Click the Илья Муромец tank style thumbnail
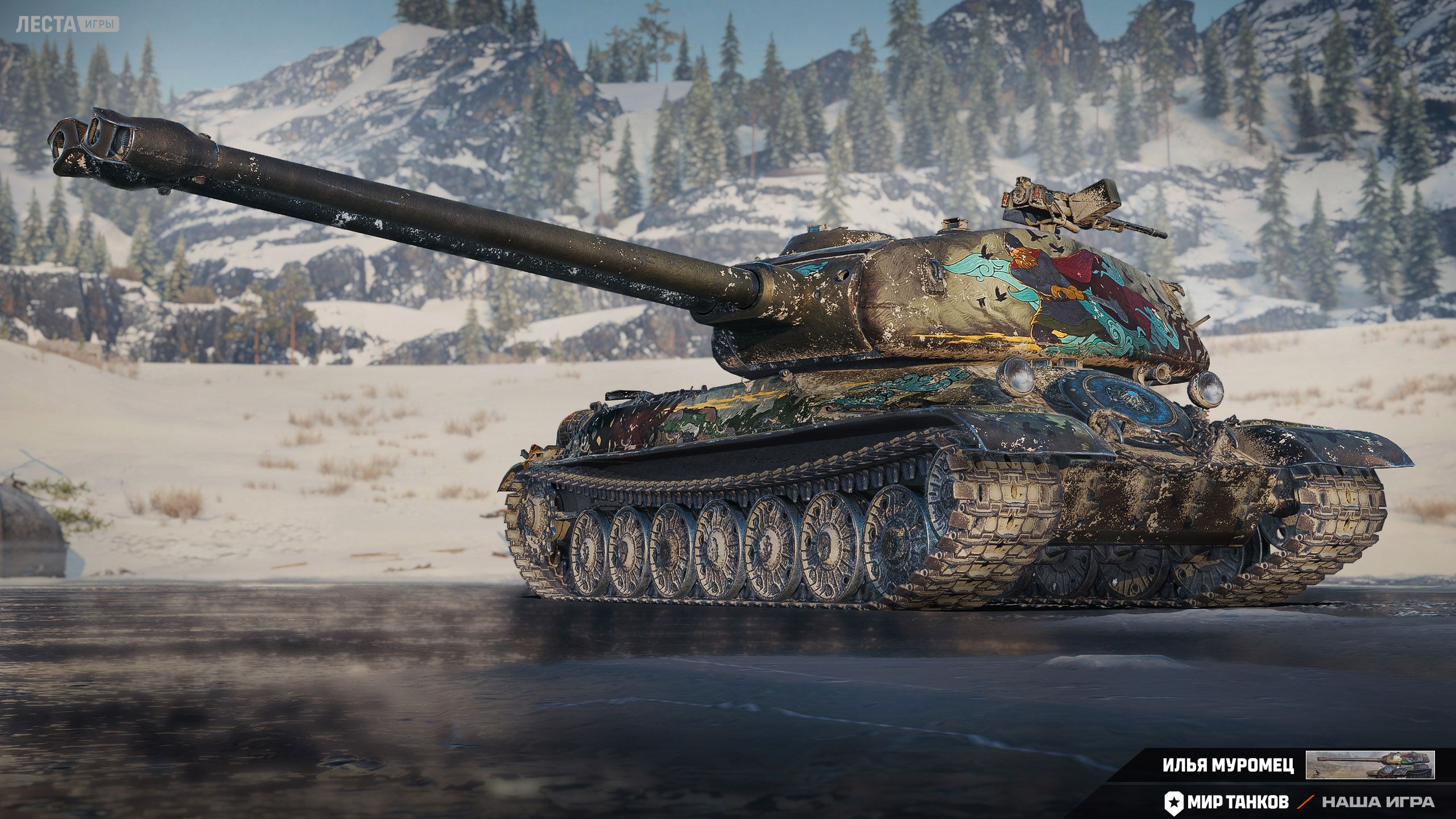This screenshot has width=1456, height=819. [1370, 765]
